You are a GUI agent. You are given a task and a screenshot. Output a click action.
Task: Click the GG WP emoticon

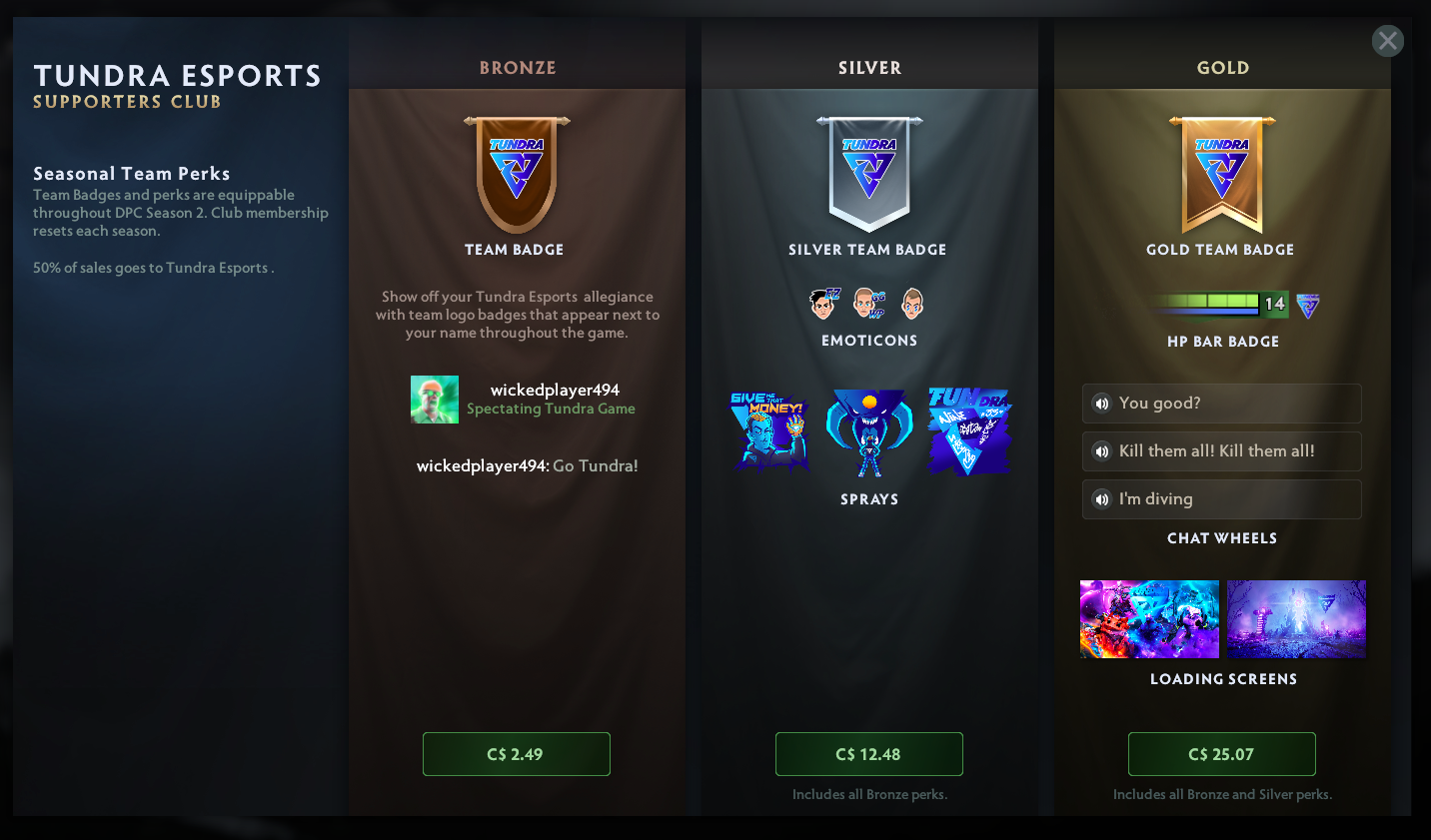(x=869, y=303)
